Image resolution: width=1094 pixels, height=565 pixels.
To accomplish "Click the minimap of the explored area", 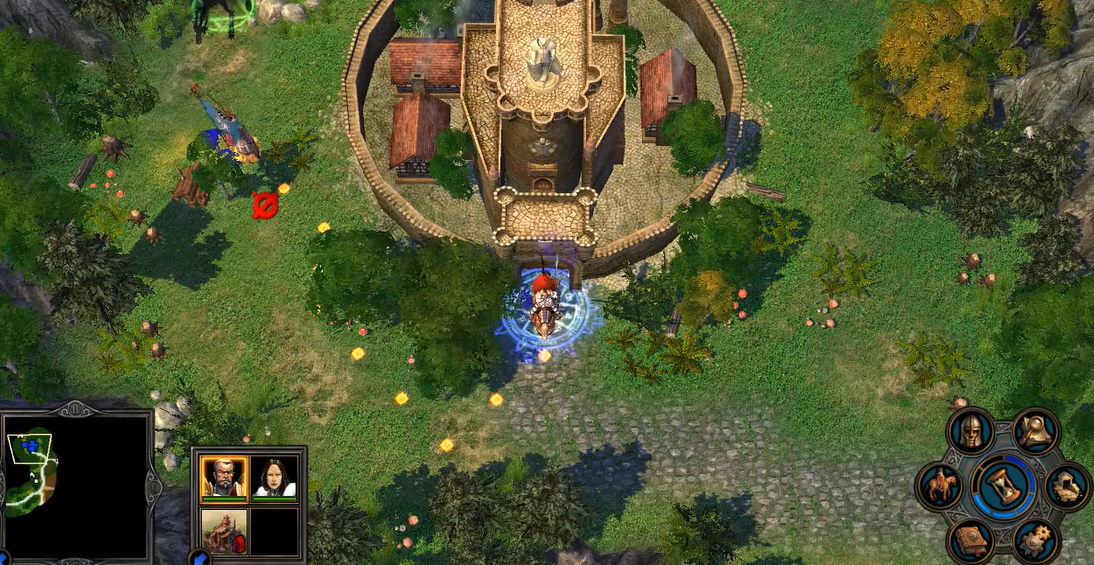I will point(76,486).
